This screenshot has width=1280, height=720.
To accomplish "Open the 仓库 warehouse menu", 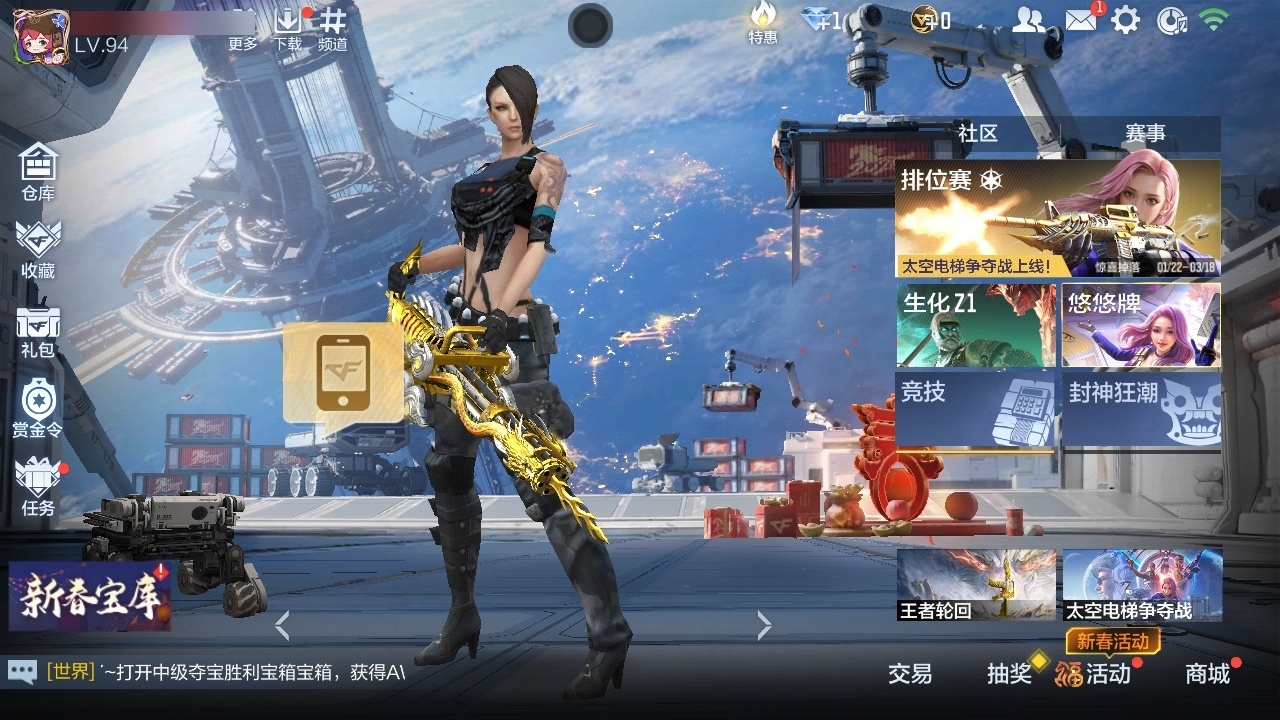I will [x=38, y=170].
